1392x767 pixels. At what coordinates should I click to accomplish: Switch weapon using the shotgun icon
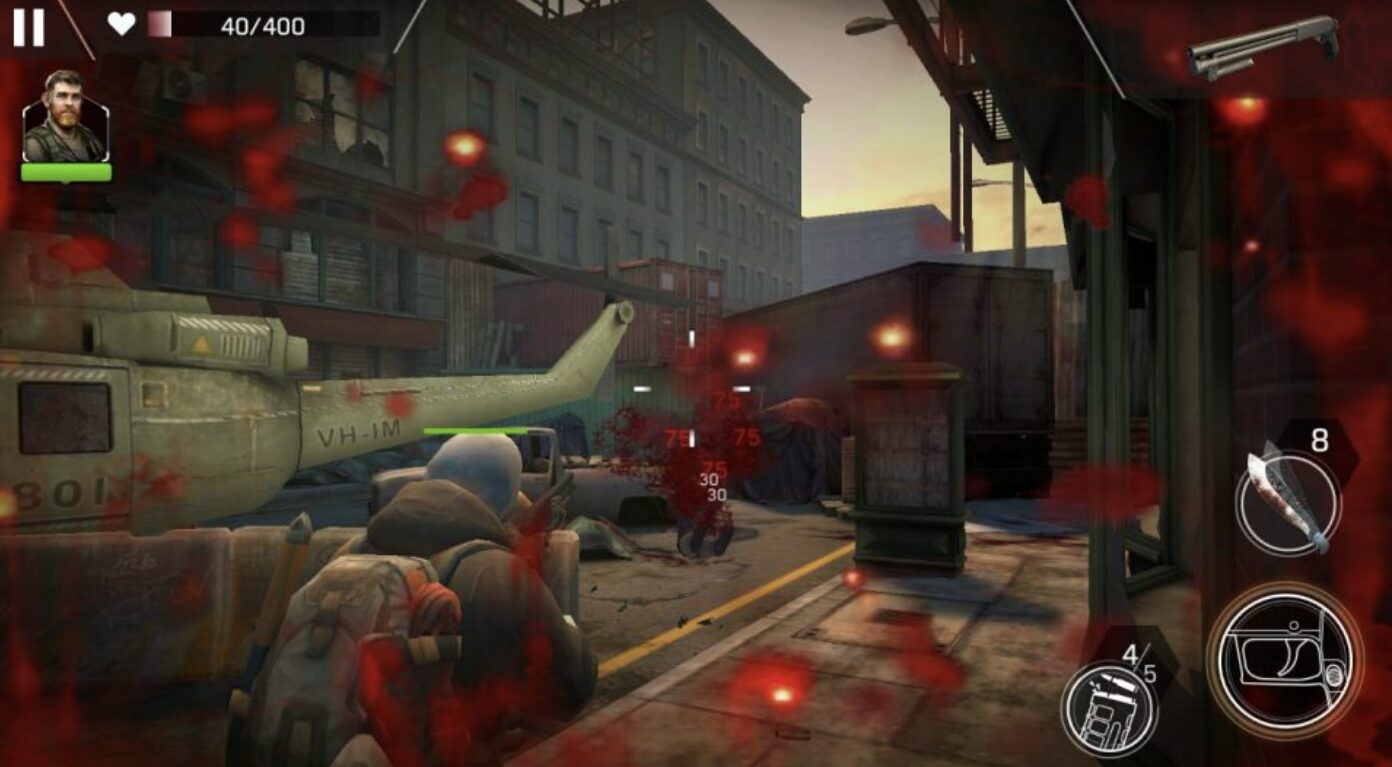[x=1263, y=47]
